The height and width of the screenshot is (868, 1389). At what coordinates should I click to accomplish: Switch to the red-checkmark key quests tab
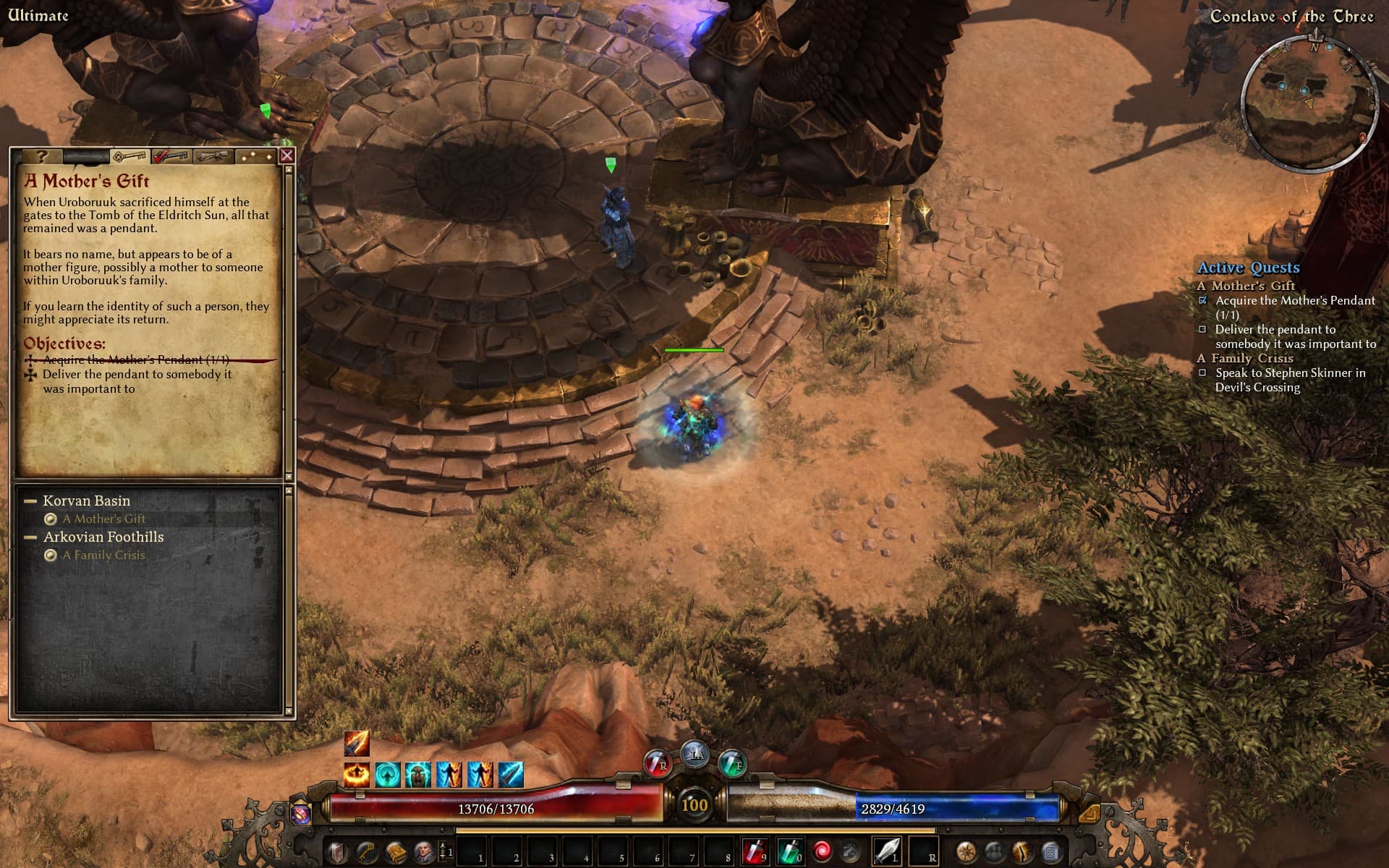pos(171,156)
